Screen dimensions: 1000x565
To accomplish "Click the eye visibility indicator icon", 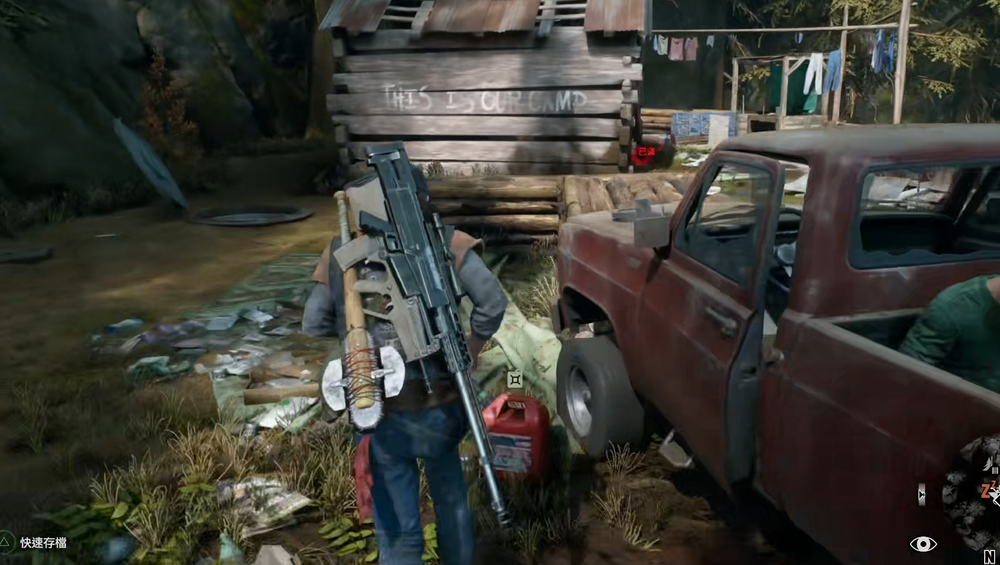I will (x=923, y=544).
